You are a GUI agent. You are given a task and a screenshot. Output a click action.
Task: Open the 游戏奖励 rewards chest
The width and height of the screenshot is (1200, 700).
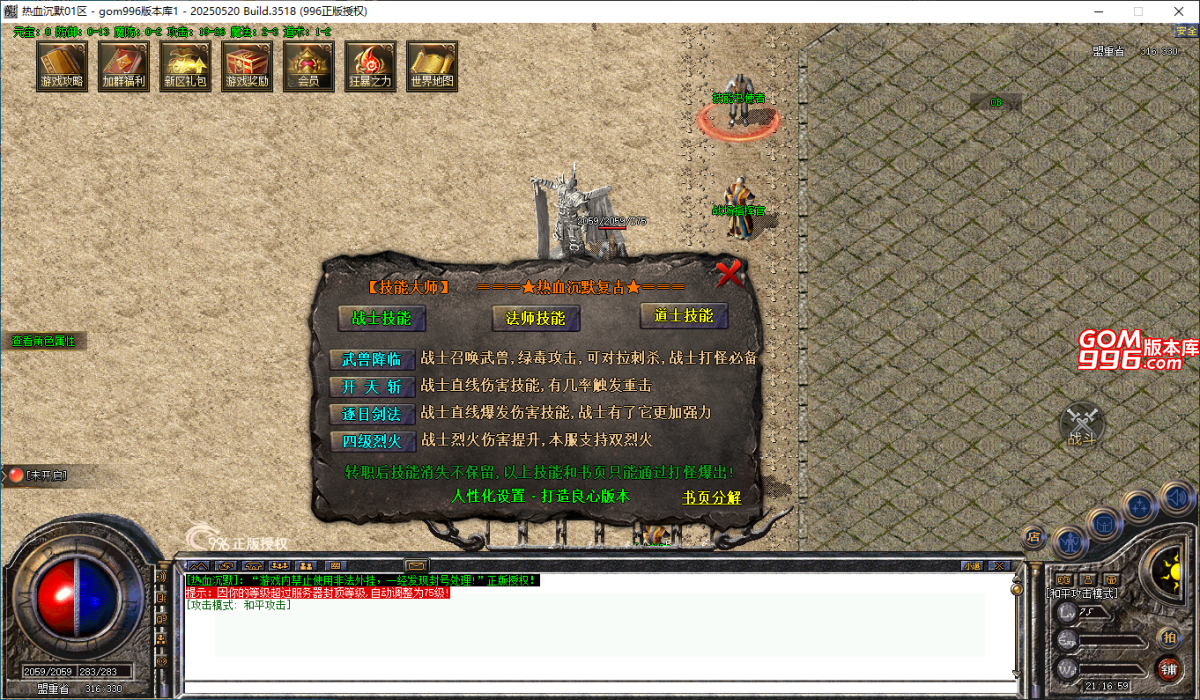(x=247, y=67)
